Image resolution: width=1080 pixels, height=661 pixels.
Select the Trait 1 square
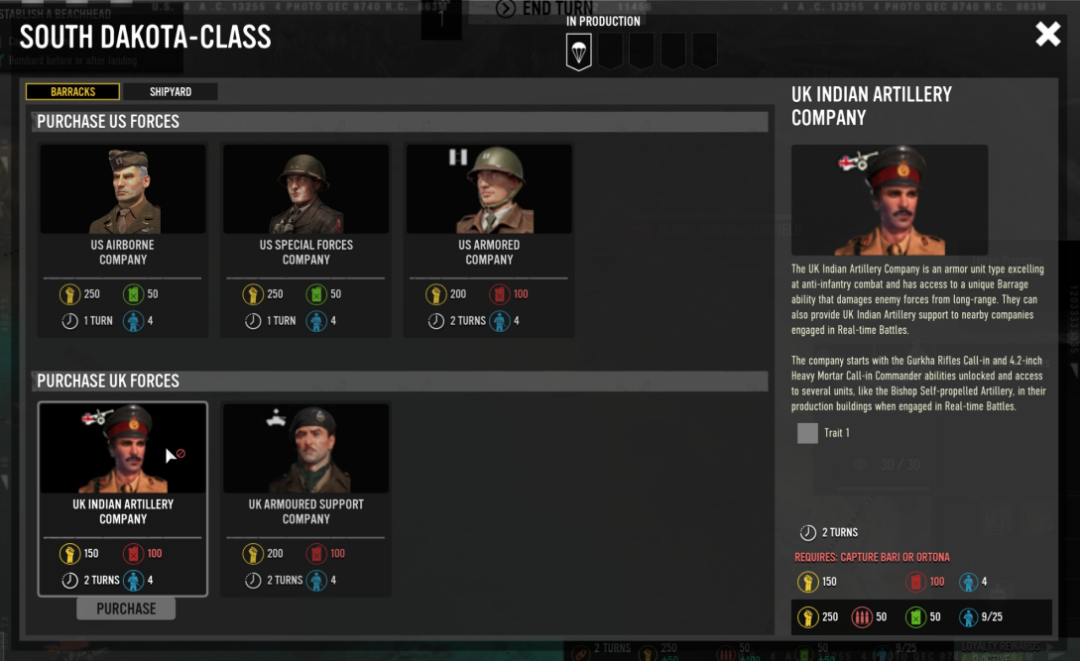point(808,433)
